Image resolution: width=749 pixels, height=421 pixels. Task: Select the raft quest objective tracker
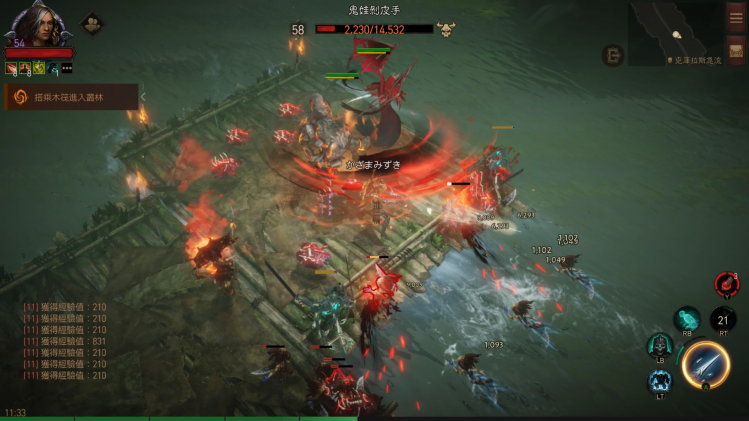pyautogui.click(x=72, y=97)
